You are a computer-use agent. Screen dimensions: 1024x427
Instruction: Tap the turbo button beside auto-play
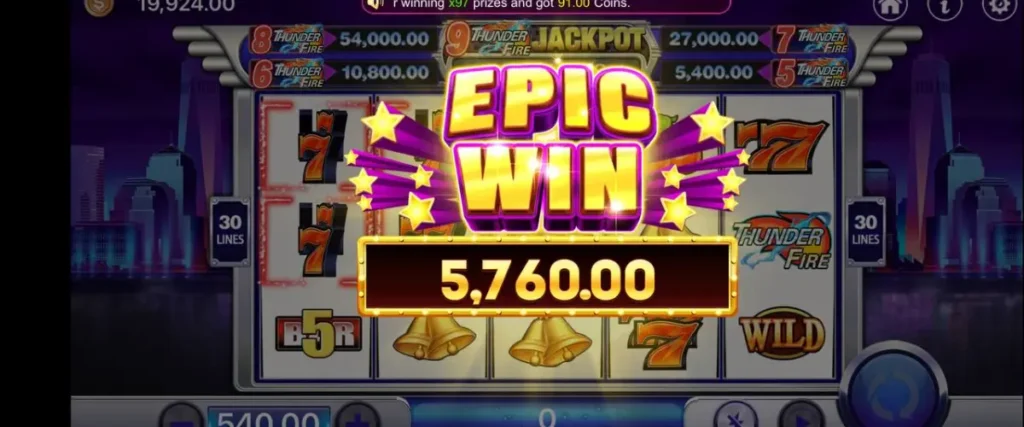tap(735, 416)
